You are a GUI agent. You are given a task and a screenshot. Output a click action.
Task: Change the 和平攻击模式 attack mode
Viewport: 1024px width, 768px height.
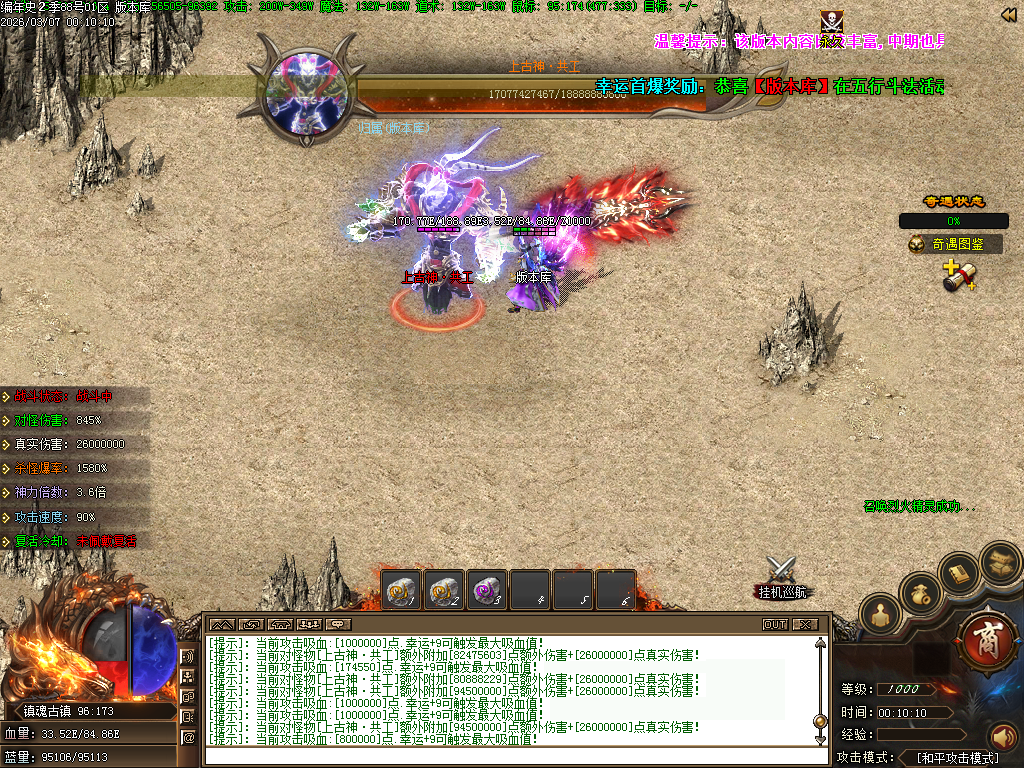[x=956, y=758]
